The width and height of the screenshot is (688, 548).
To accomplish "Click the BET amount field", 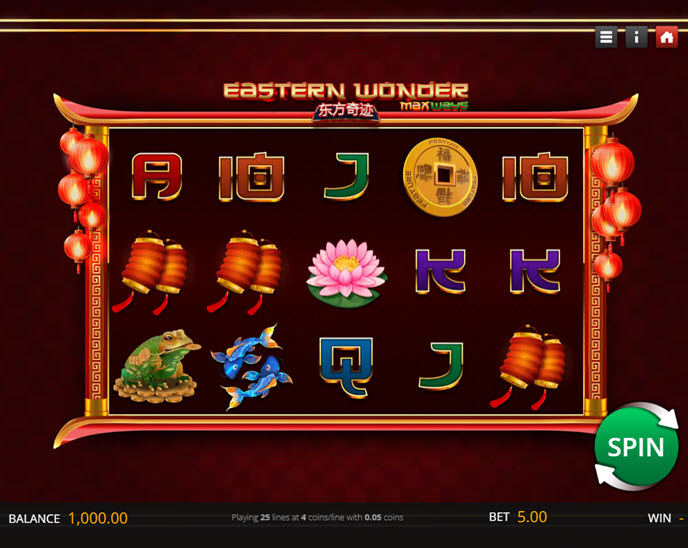I will coord(531,517).
